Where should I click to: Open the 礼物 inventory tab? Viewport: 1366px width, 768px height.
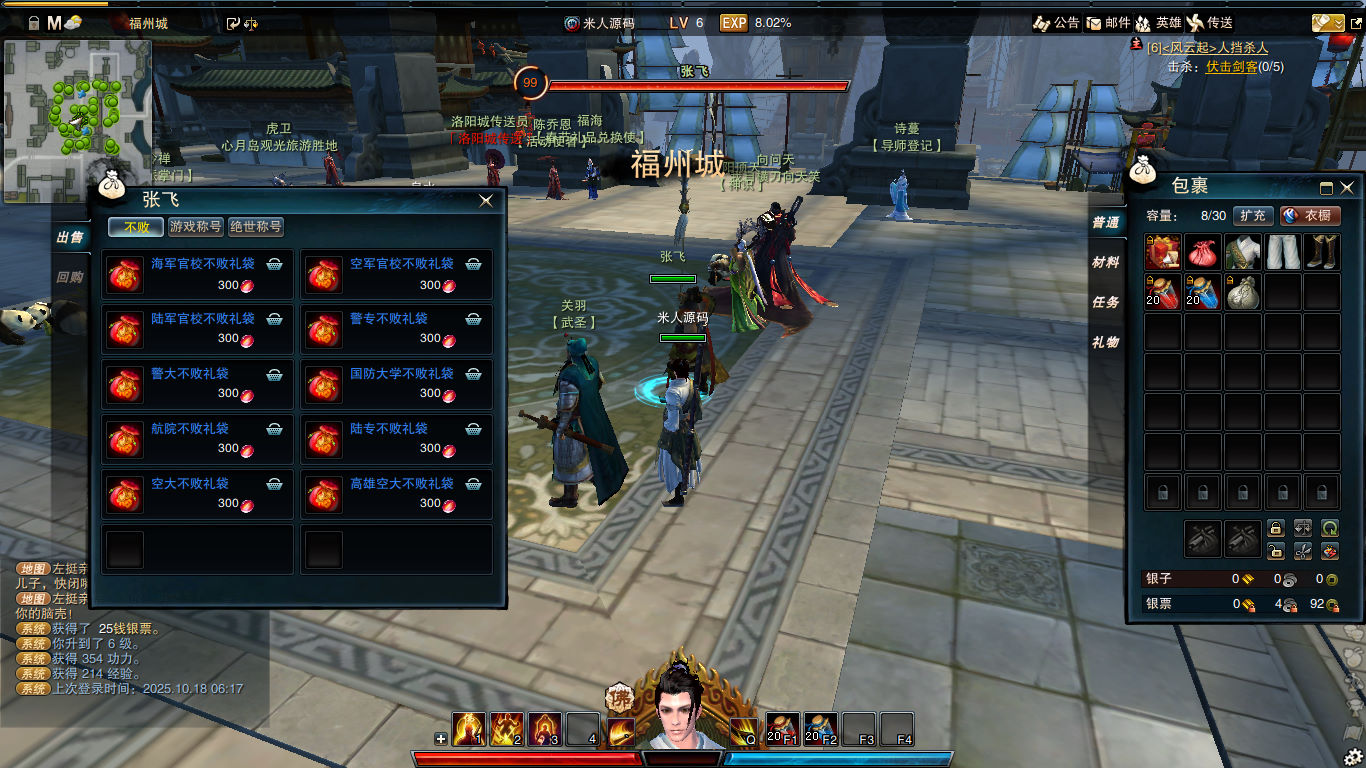[x=1105, y=342]
